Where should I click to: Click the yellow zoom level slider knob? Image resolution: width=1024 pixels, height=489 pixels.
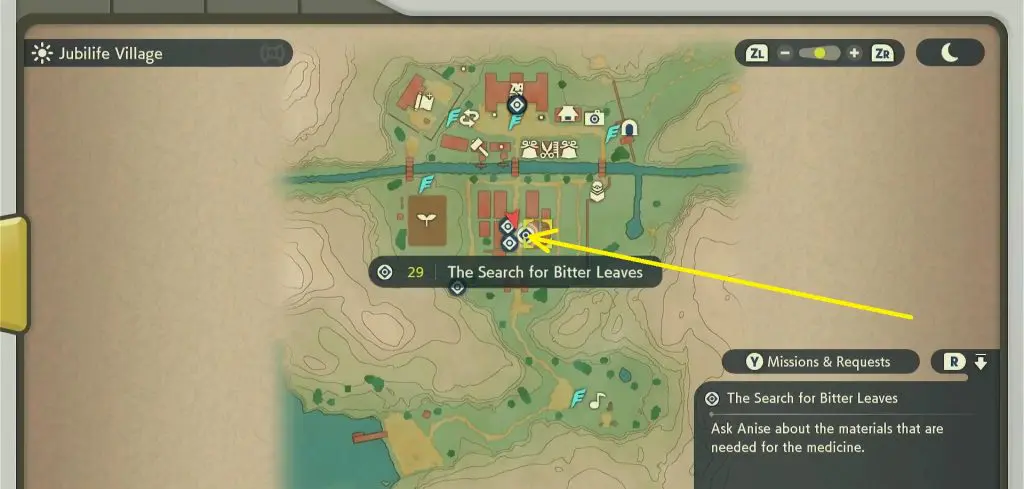pos(820,53)
